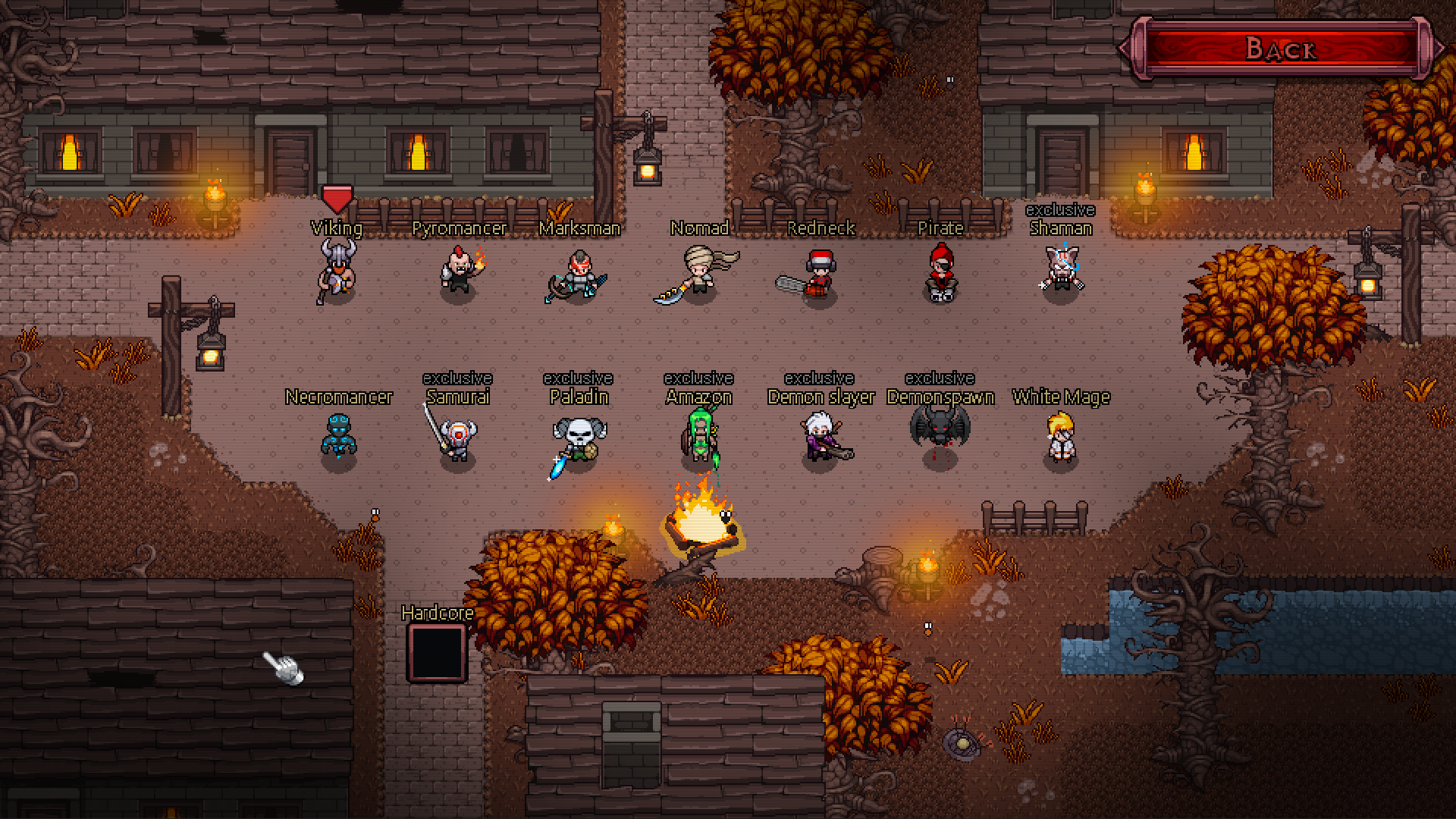Choose the Necromancer character
Screen dimensions: 1456x819
point(338,436)
